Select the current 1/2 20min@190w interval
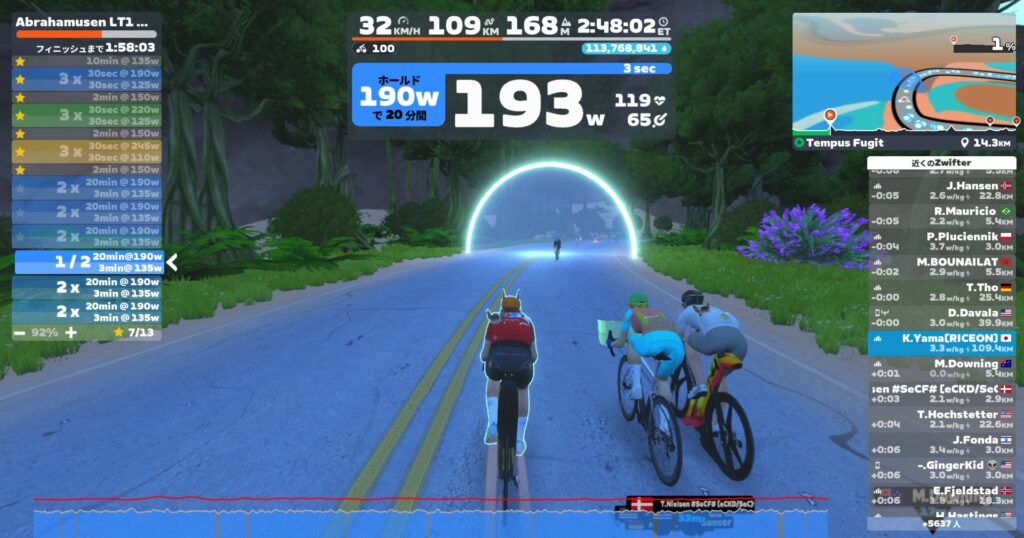The image size is (1024, 538). 88,262
